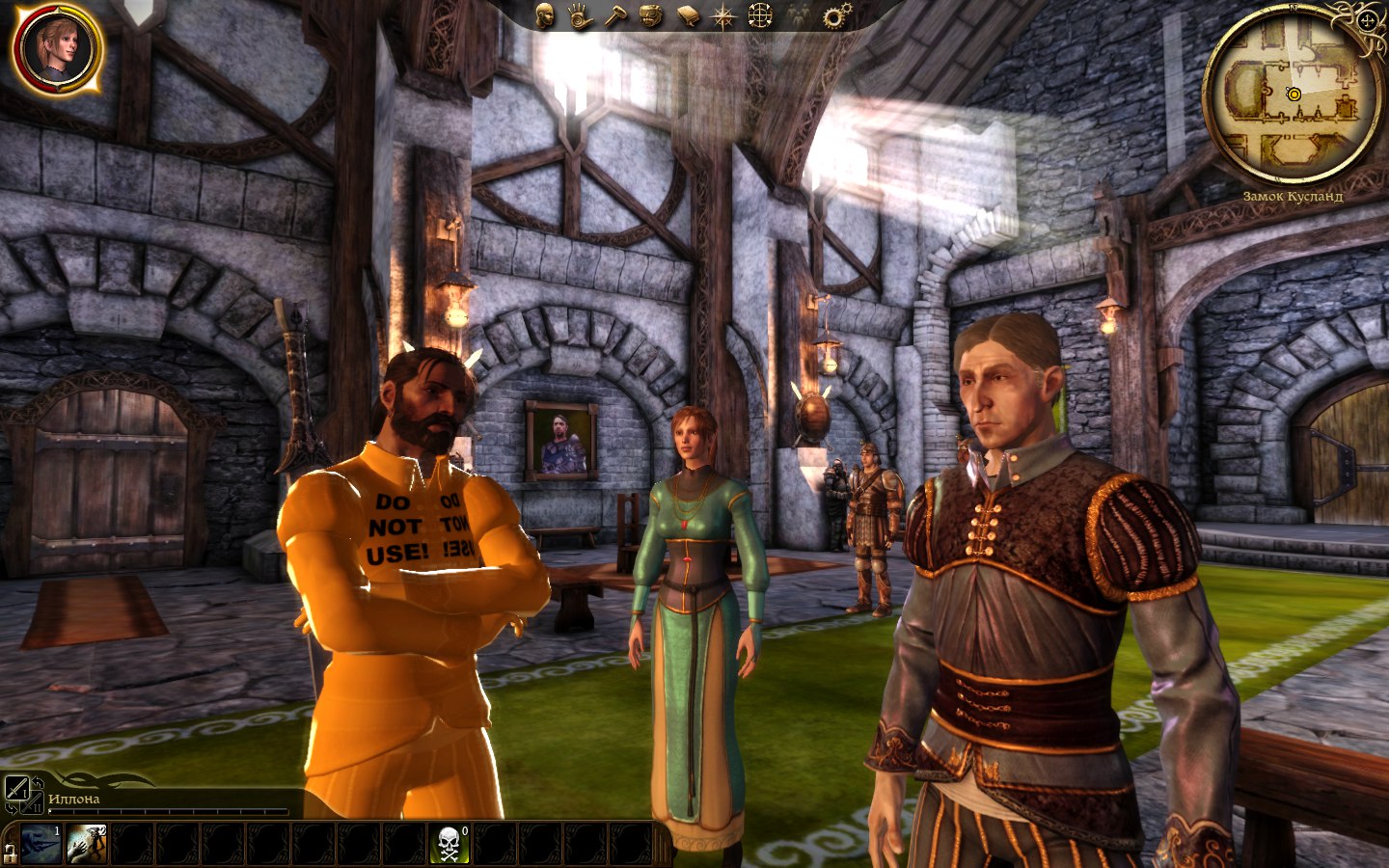Open the greyed-out party members icon
1389x868 pixels.
click(x=798, y=15)
